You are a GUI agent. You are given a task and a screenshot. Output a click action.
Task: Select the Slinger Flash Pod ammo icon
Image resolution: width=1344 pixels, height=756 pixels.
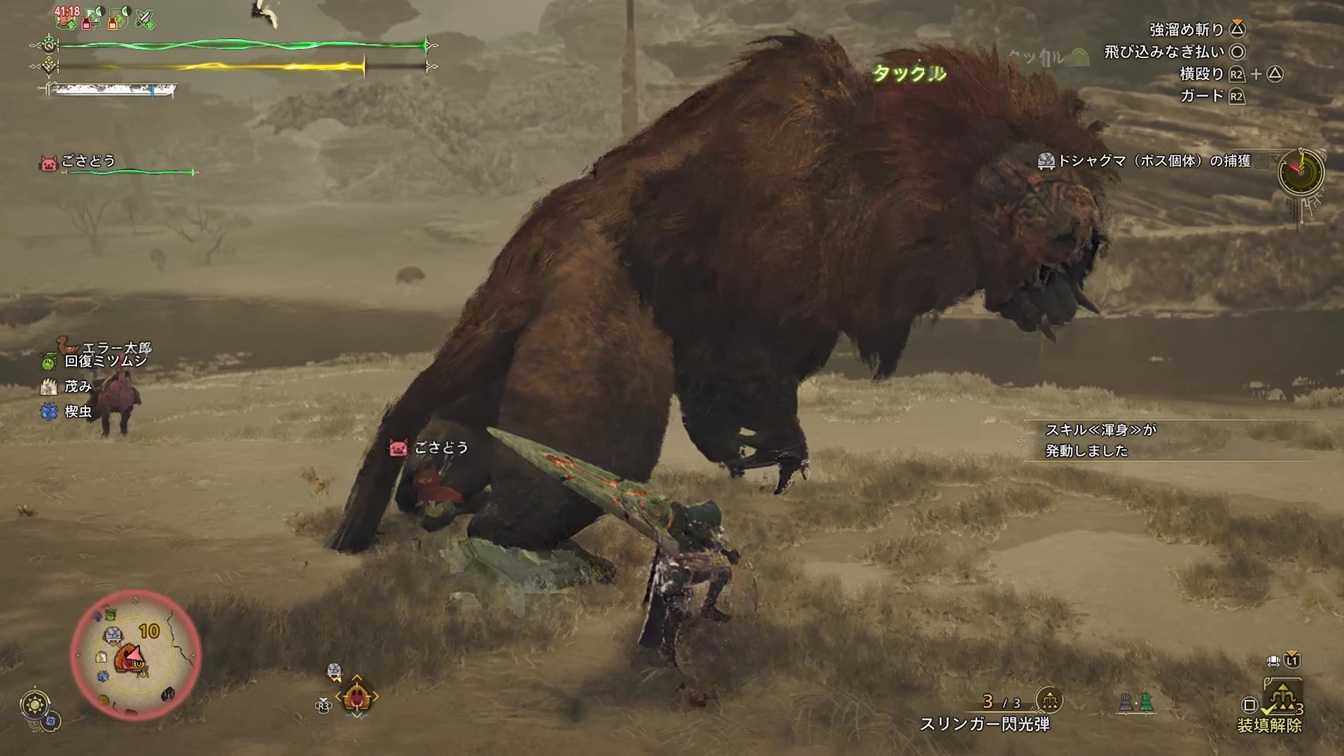tap(1049, 700)
